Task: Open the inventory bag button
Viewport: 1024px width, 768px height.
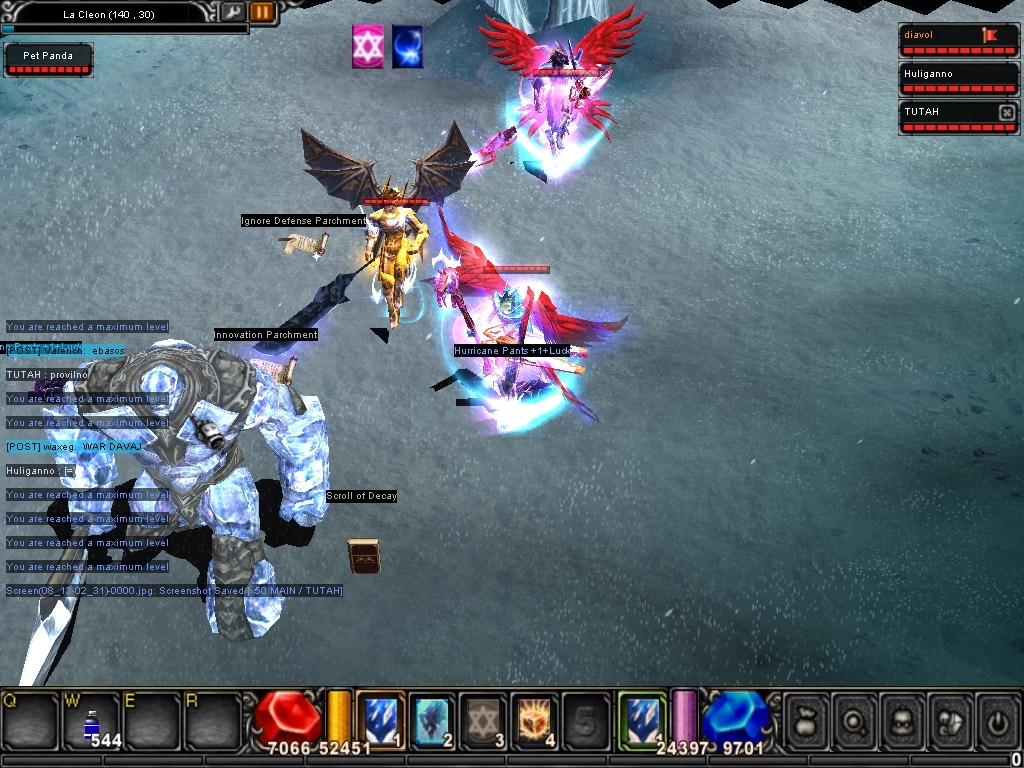Action: click(806, 720)
